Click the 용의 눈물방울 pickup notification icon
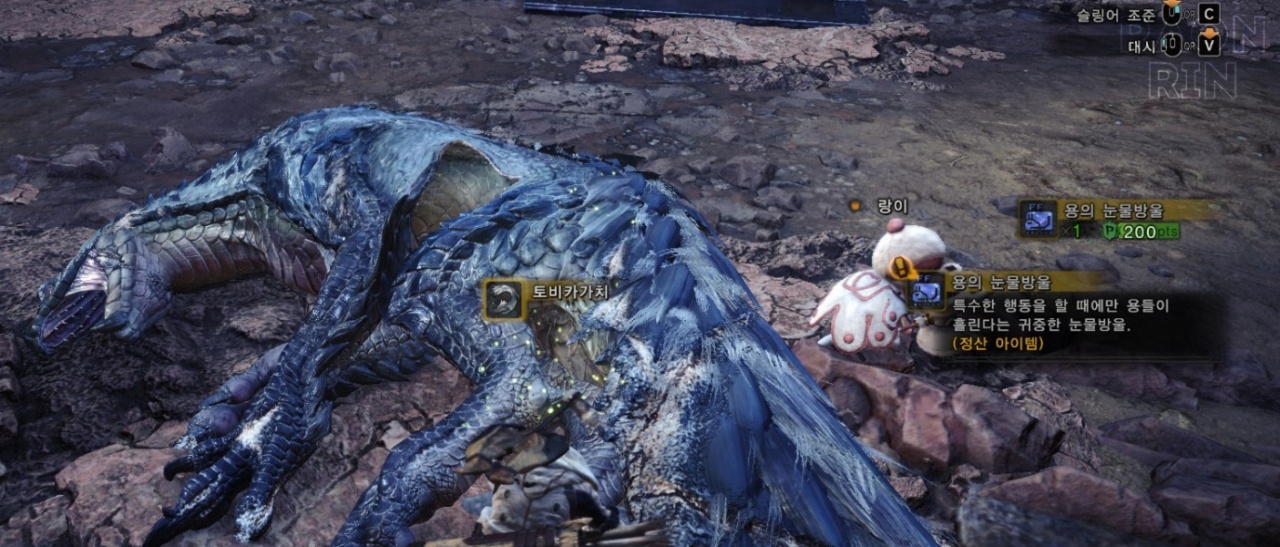This screenshot has width=1280, height=547. coord(1039,219)
